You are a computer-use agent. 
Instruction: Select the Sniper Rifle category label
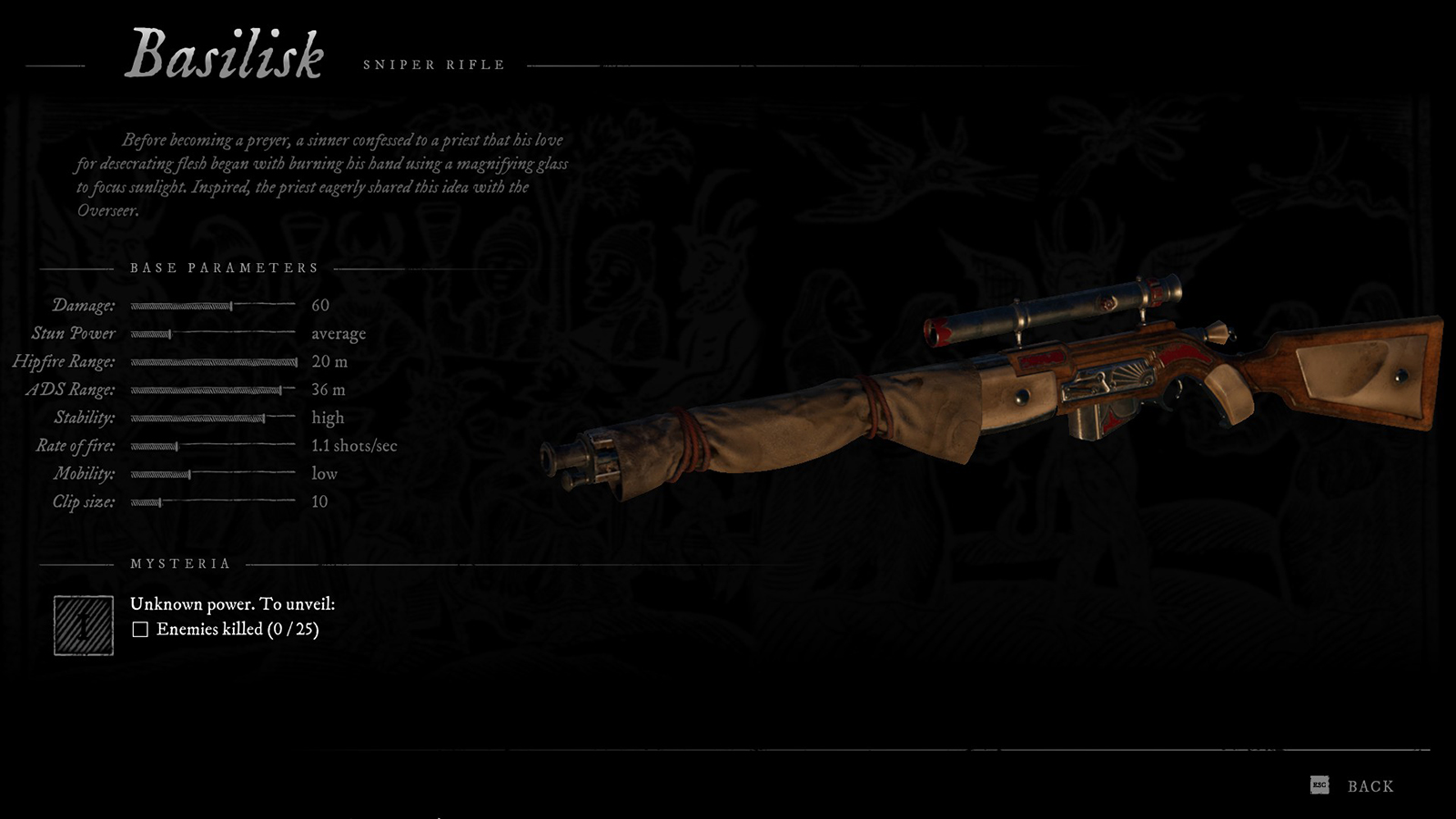434,65
